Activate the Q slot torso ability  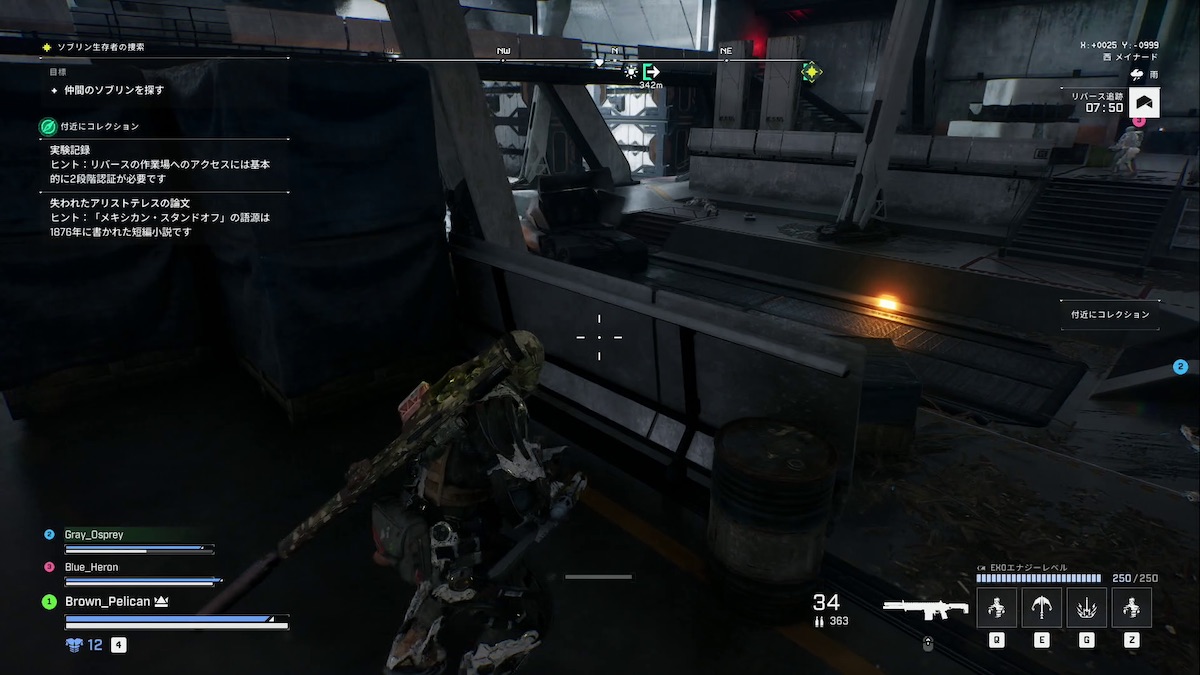coord(996,607)
